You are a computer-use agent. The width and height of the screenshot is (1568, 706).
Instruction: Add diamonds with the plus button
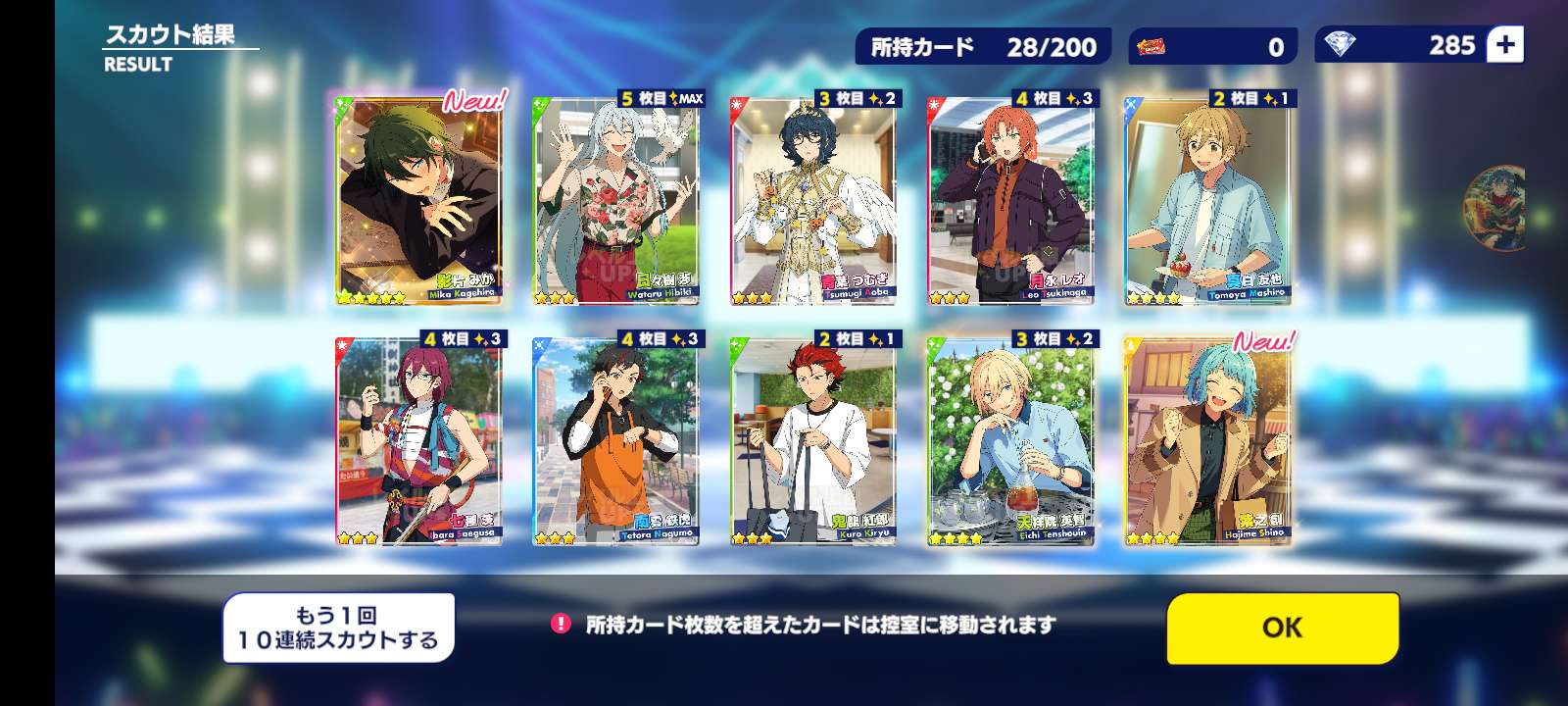coord(1504,45)
